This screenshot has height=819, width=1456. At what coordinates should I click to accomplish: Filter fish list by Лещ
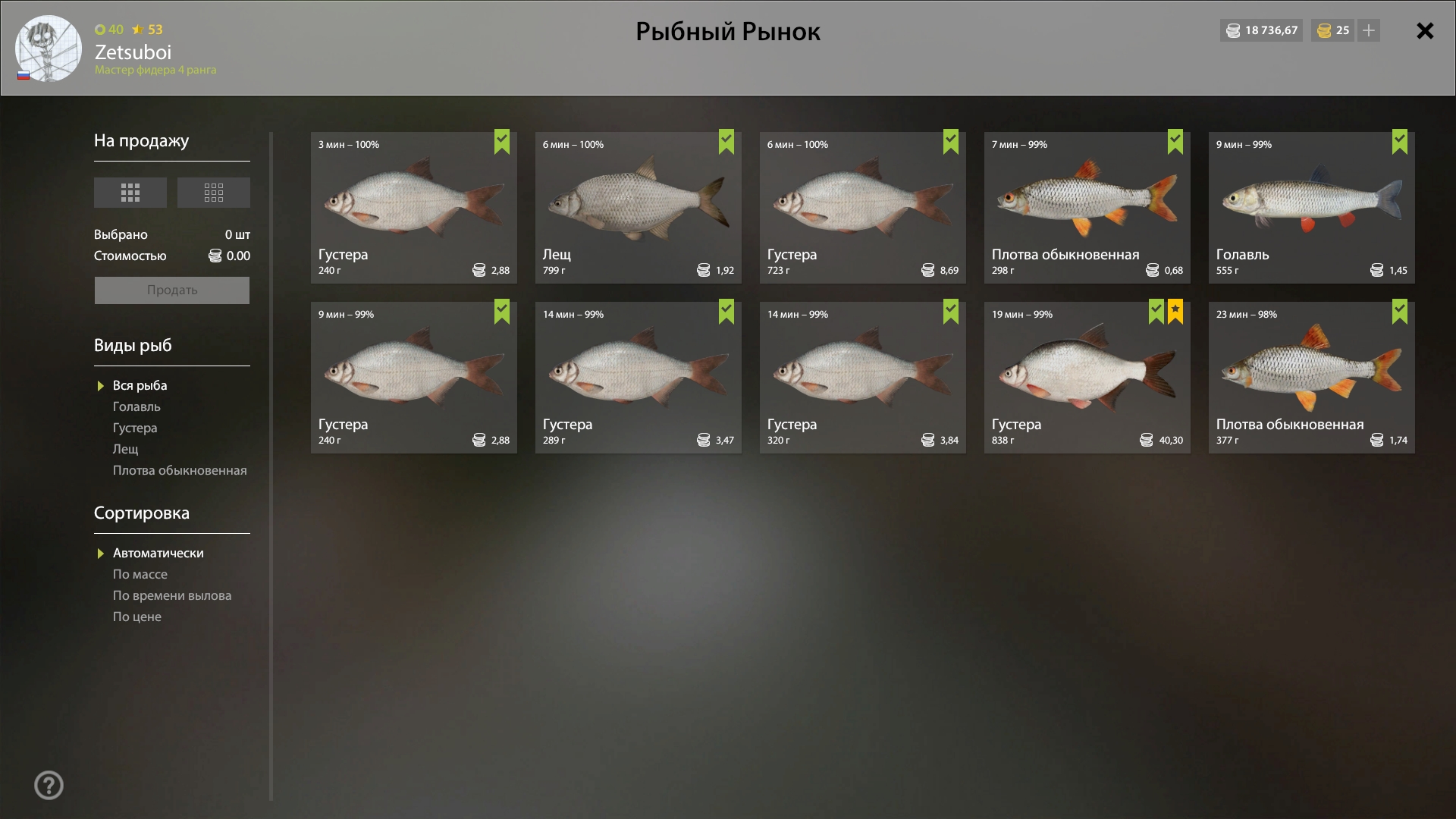point(126,450)
